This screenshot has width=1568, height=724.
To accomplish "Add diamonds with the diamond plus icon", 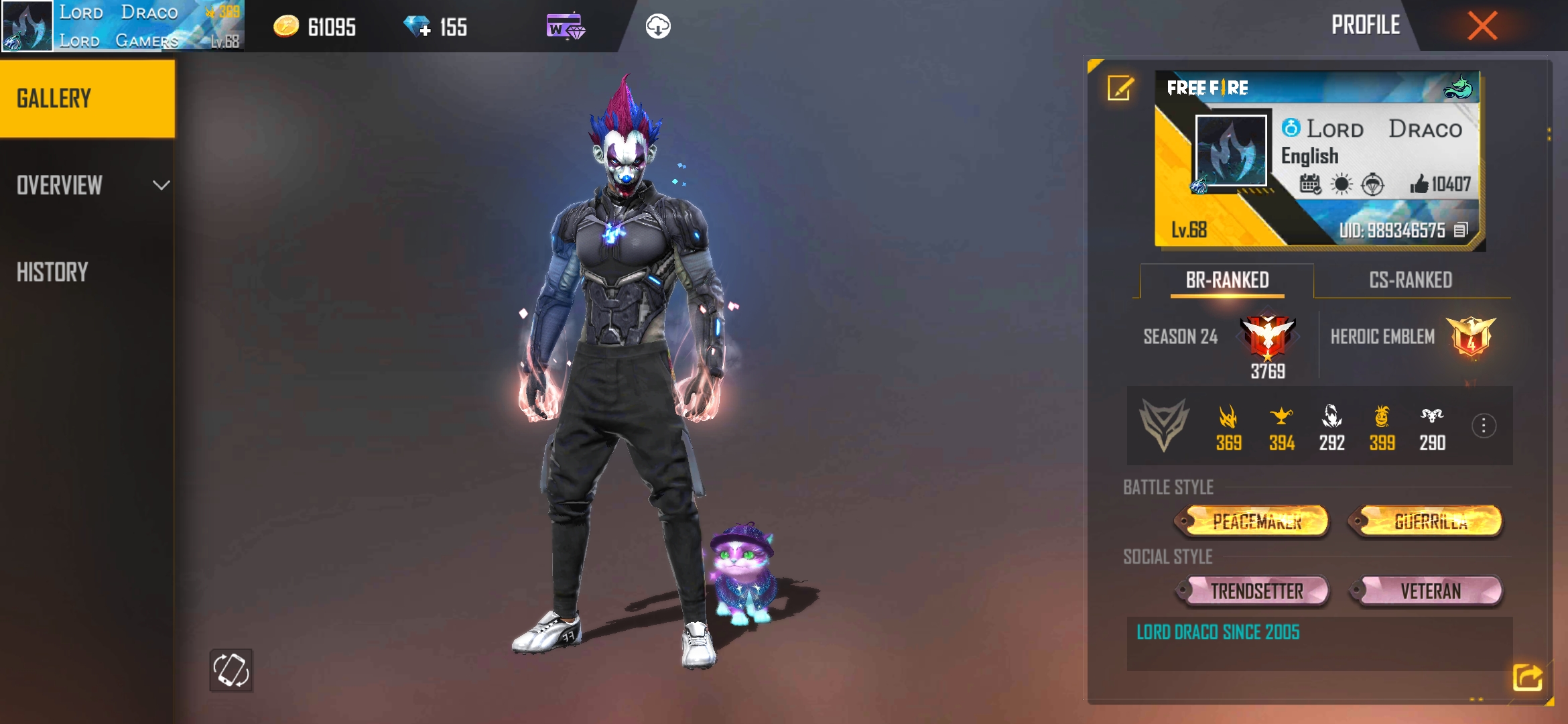I will tap(417, 27).
